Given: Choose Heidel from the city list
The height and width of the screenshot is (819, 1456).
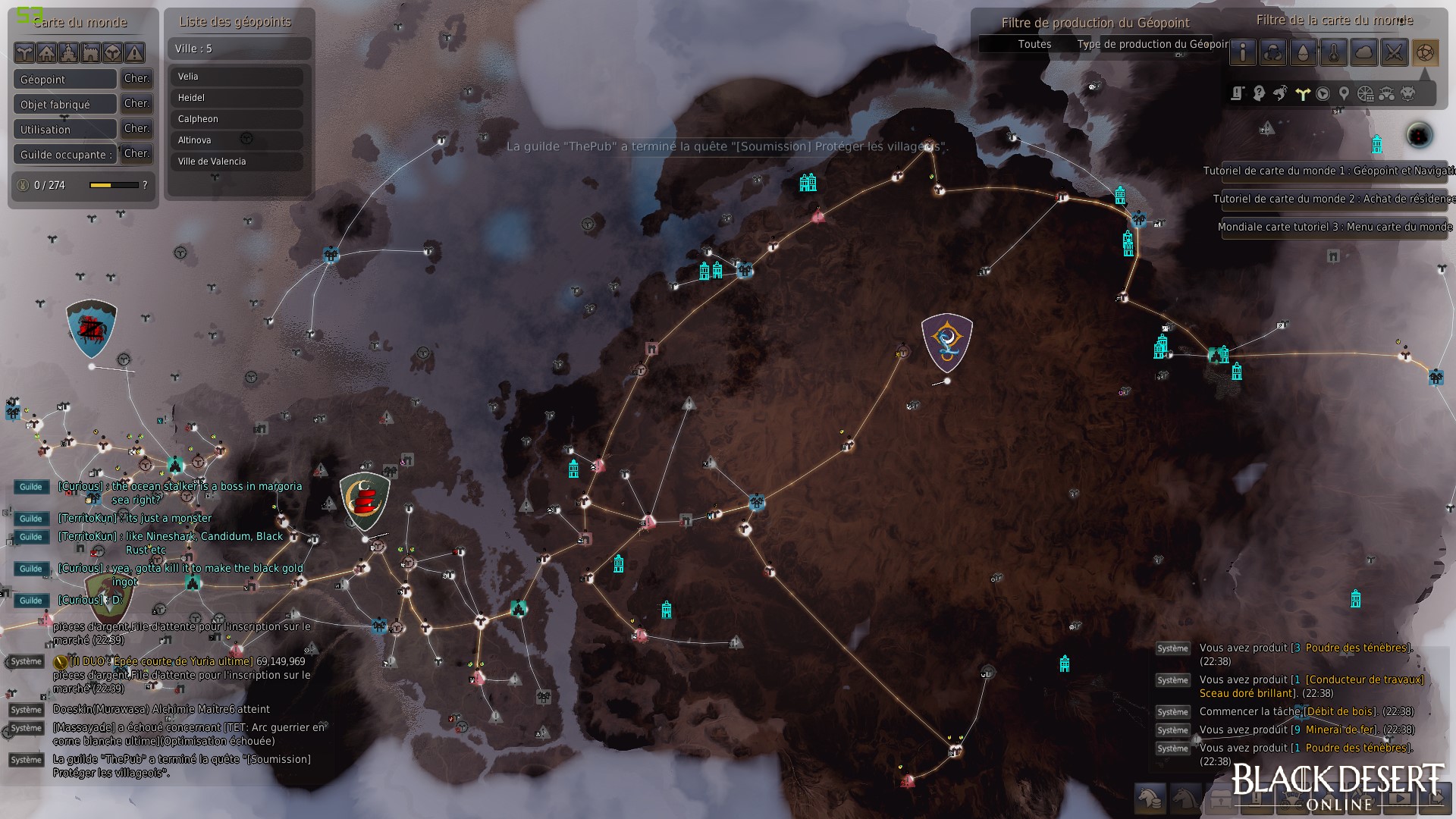Looking at the screenshot, I should click(237, 98).
